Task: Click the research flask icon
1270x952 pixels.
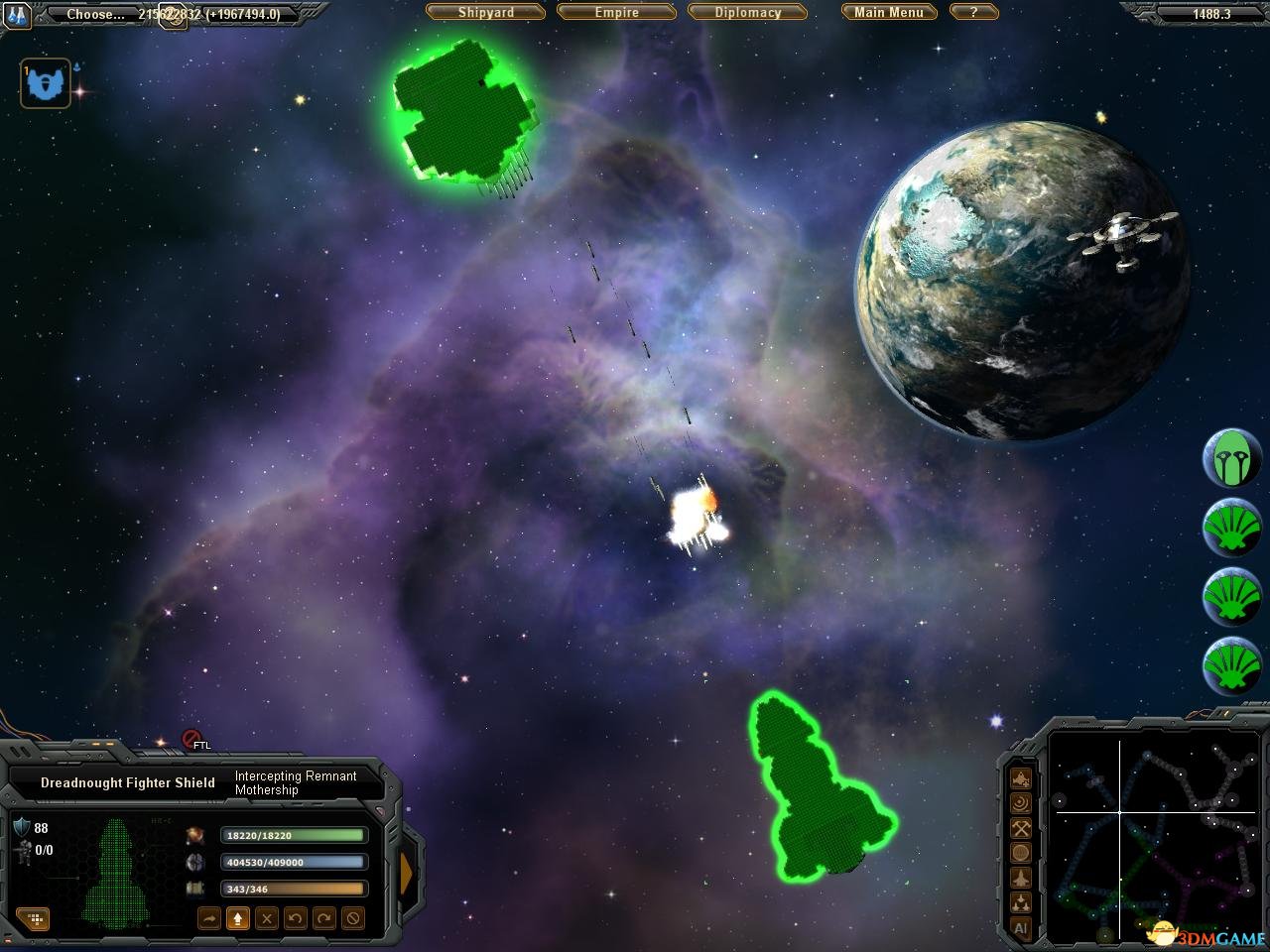Action: (x=19, y=14)
